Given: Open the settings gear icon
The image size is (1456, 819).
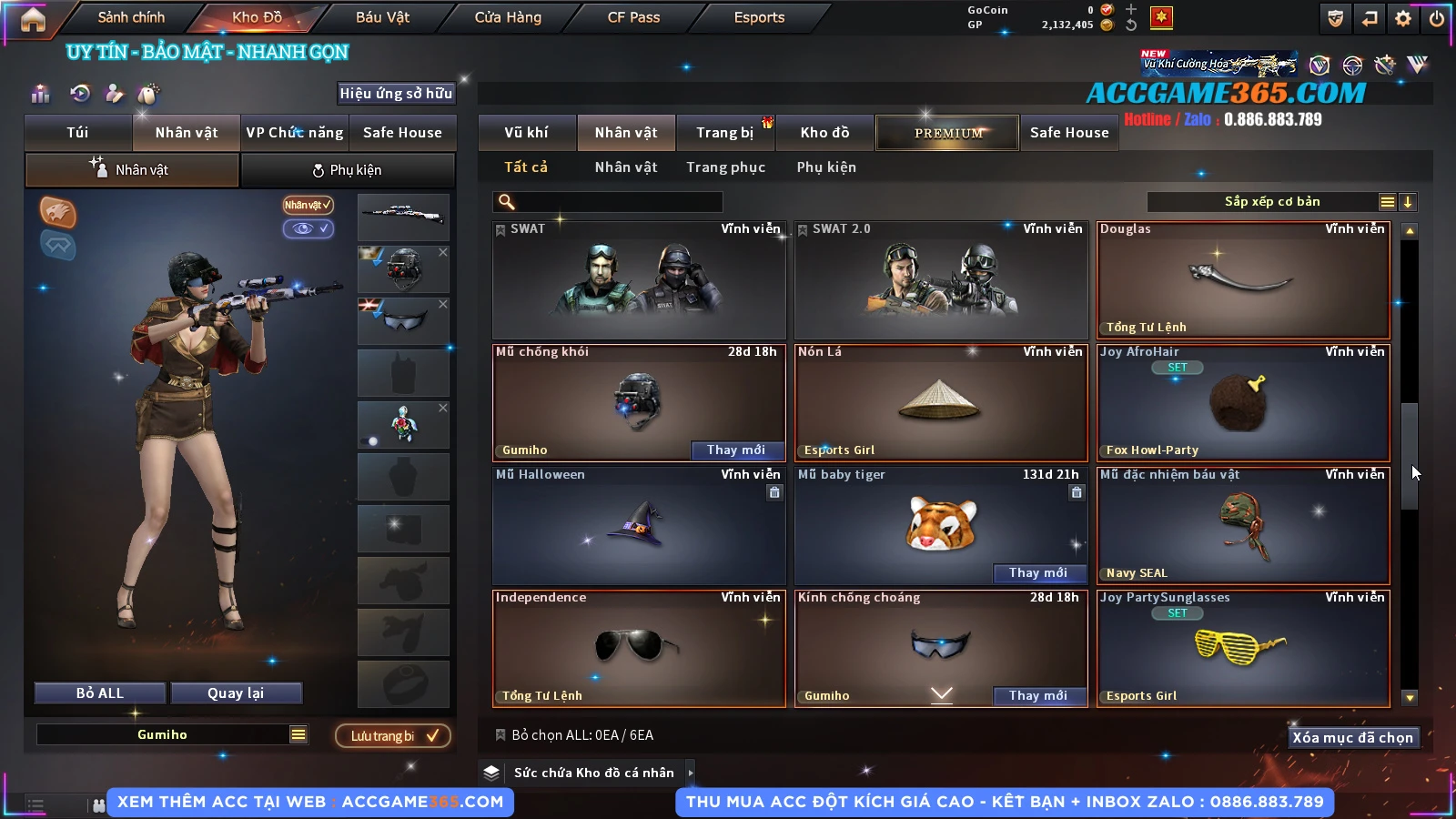Looking at the screenshot, I should (x=1403, y=18).
